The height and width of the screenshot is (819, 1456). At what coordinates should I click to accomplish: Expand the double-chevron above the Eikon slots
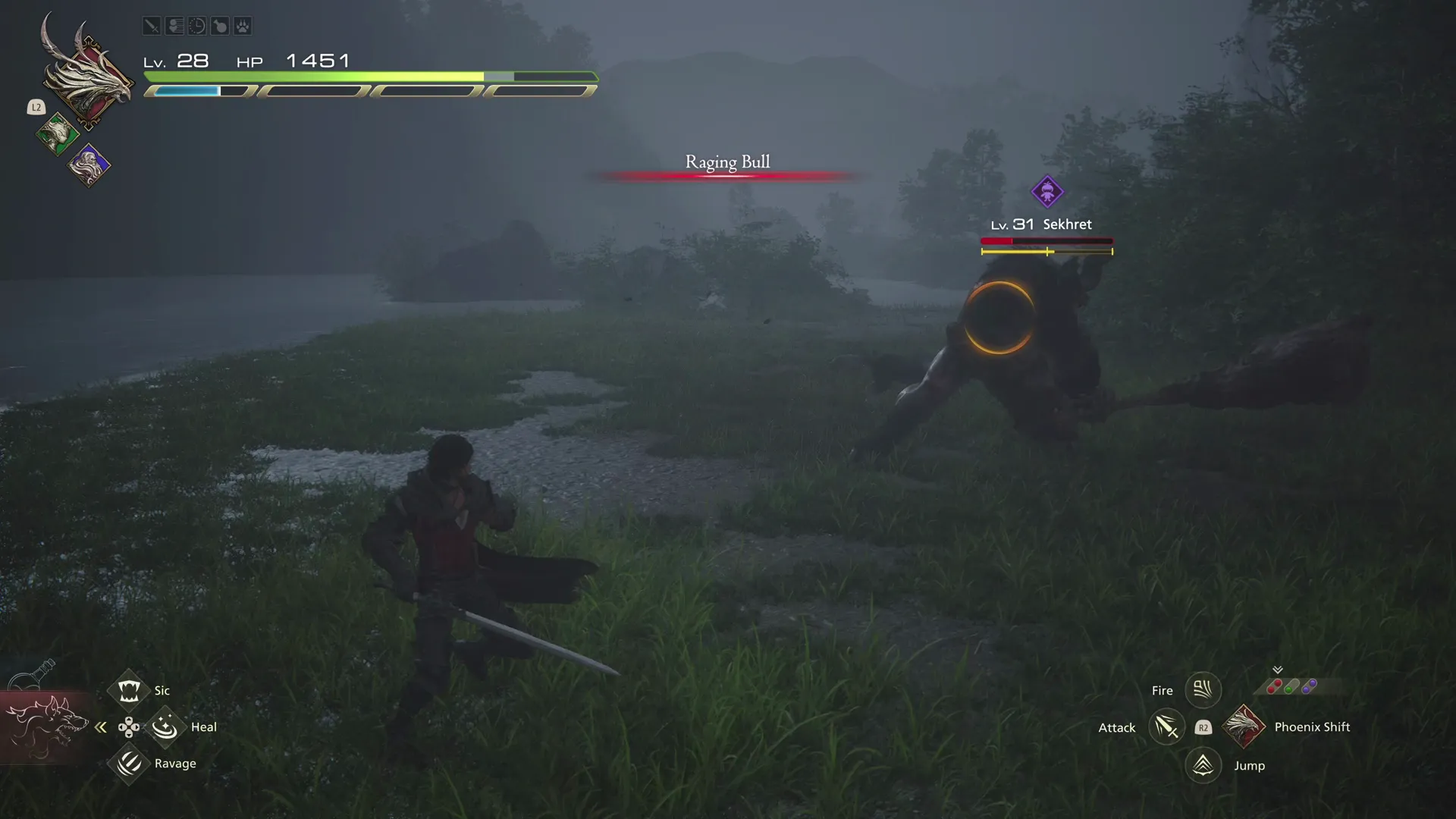point(1279,670)
